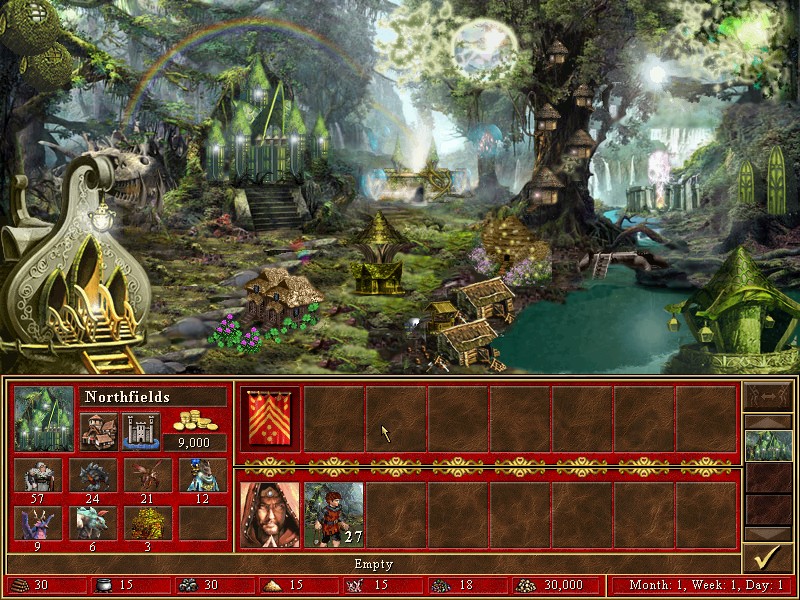Image resolution: width=800 pixels, height=600 pixels.
Task: Exit the town with the checkmark button
Action: pyautogui.click(x=767, y=556)
